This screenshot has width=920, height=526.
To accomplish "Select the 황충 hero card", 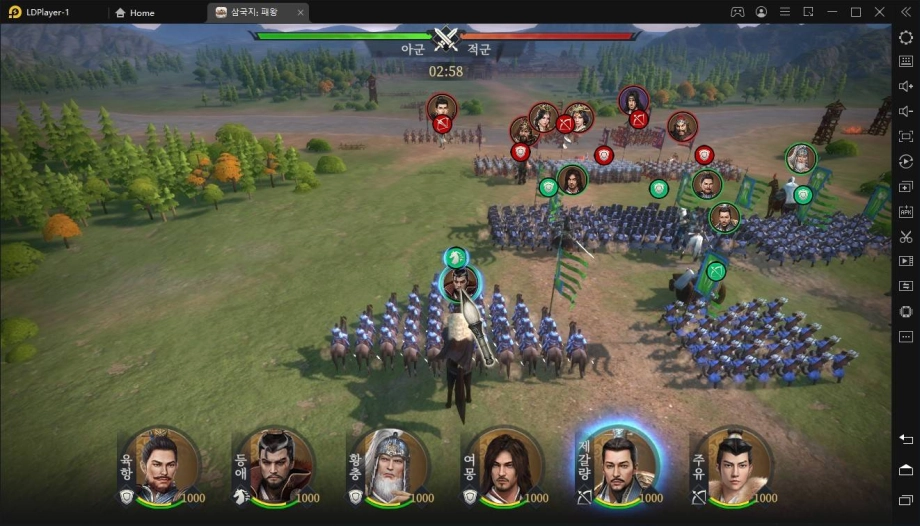I will (x=392, y=466).
